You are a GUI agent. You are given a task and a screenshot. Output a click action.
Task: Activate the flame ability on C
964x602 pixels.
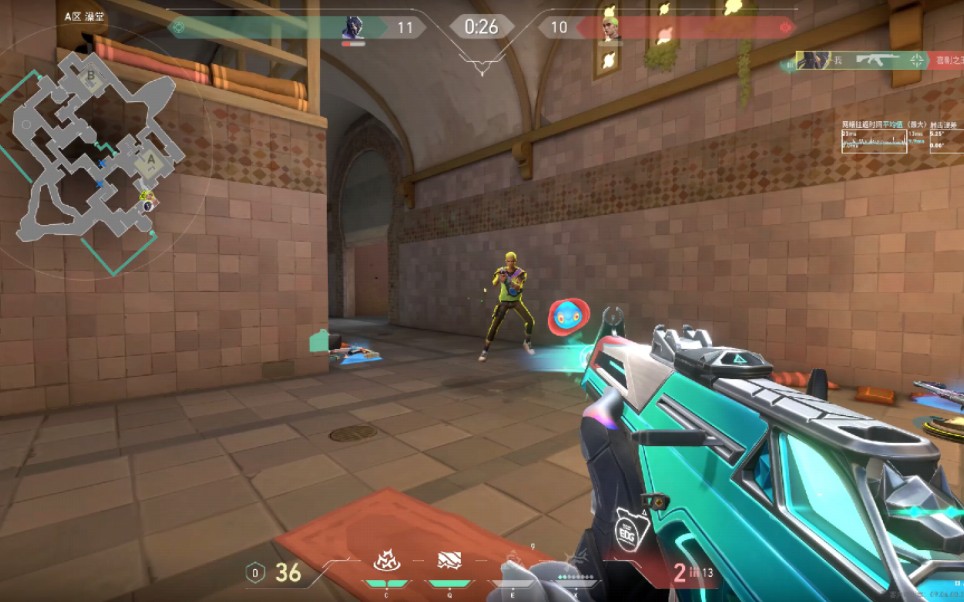(385, 564)
